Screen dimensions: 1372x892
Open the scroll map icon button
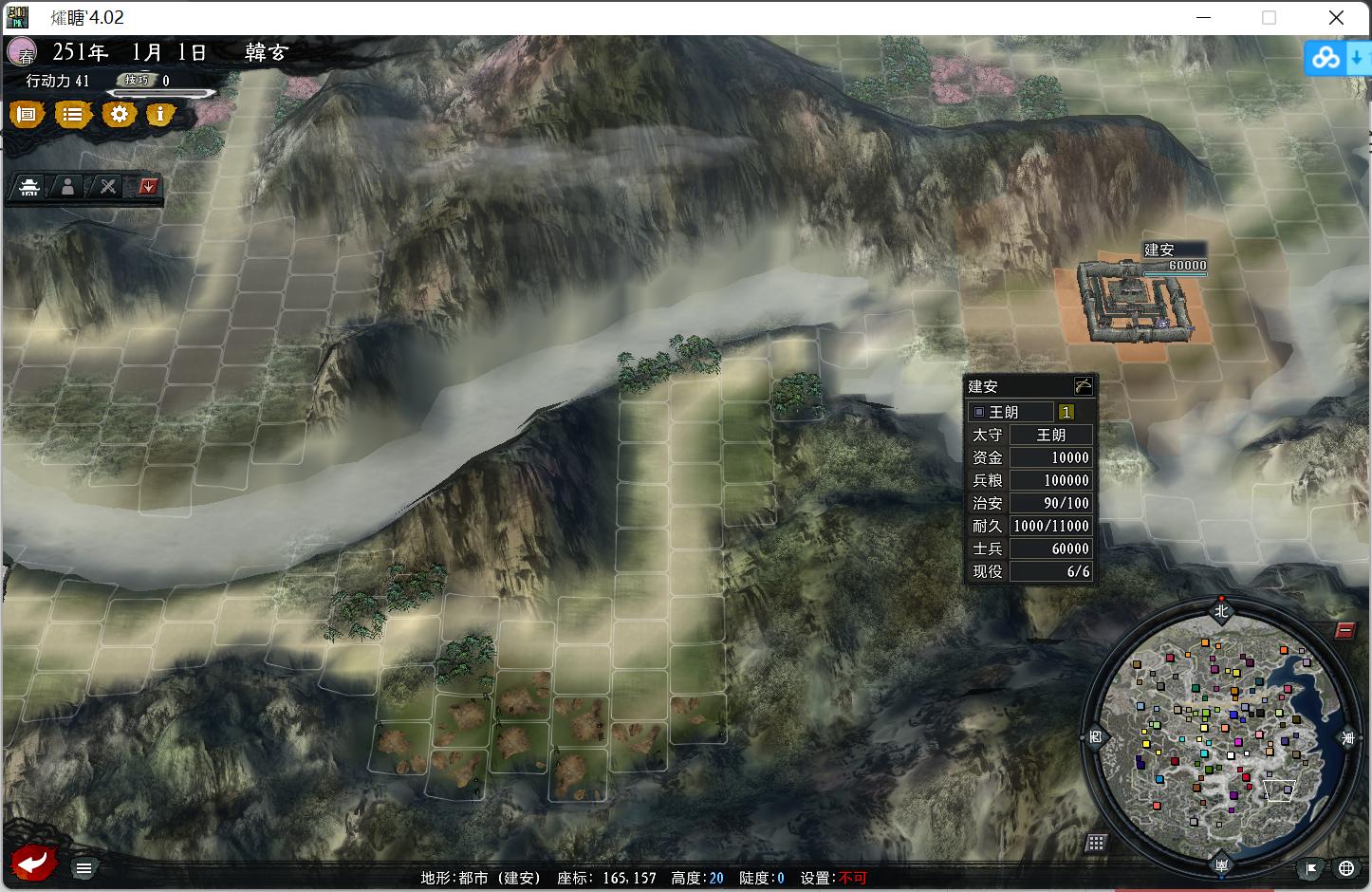click(27, 115)
